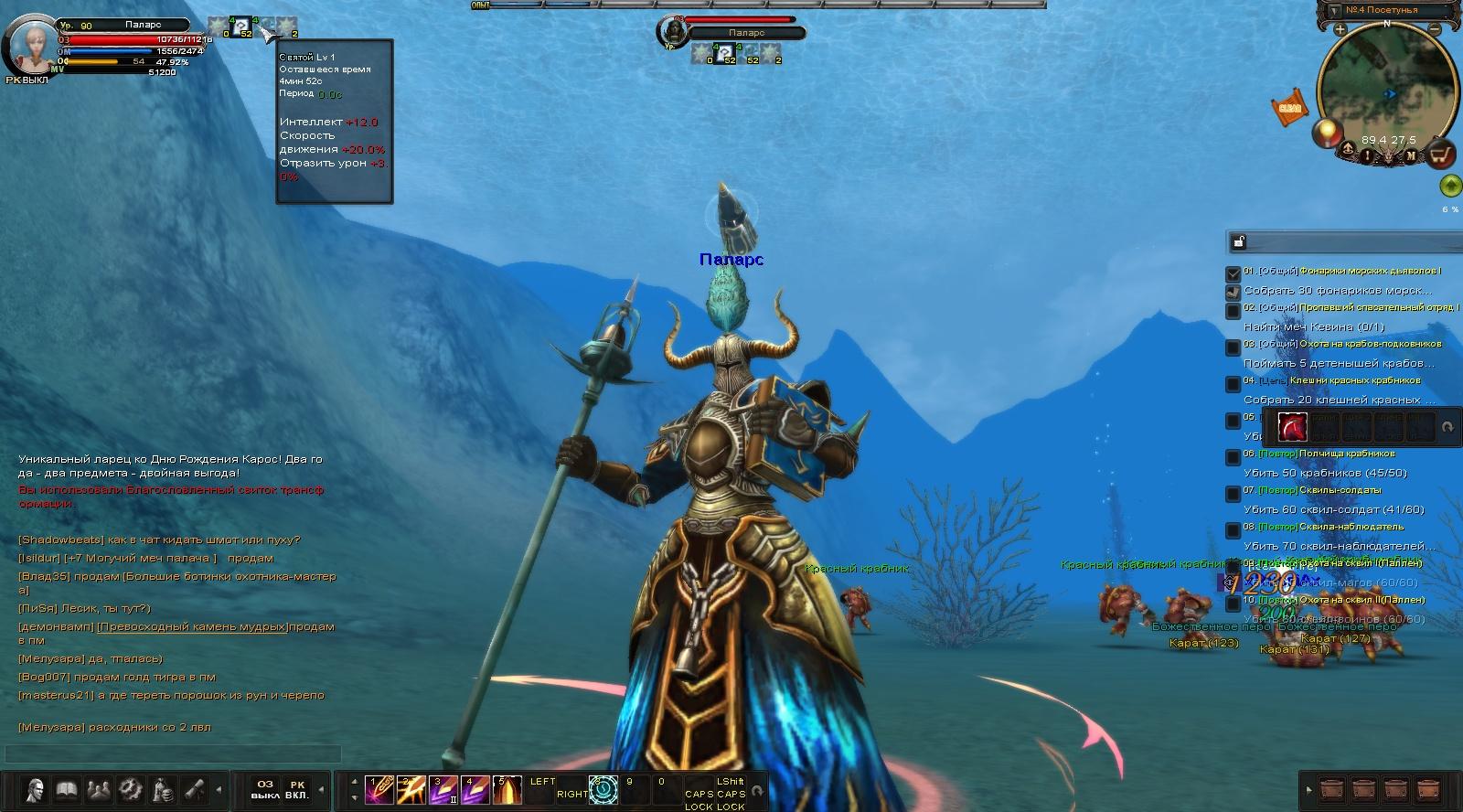The width and height of the screenshot is (1463, 812).
Task: Tick the checkbox for quest 02
Action: coord(1233,310)
